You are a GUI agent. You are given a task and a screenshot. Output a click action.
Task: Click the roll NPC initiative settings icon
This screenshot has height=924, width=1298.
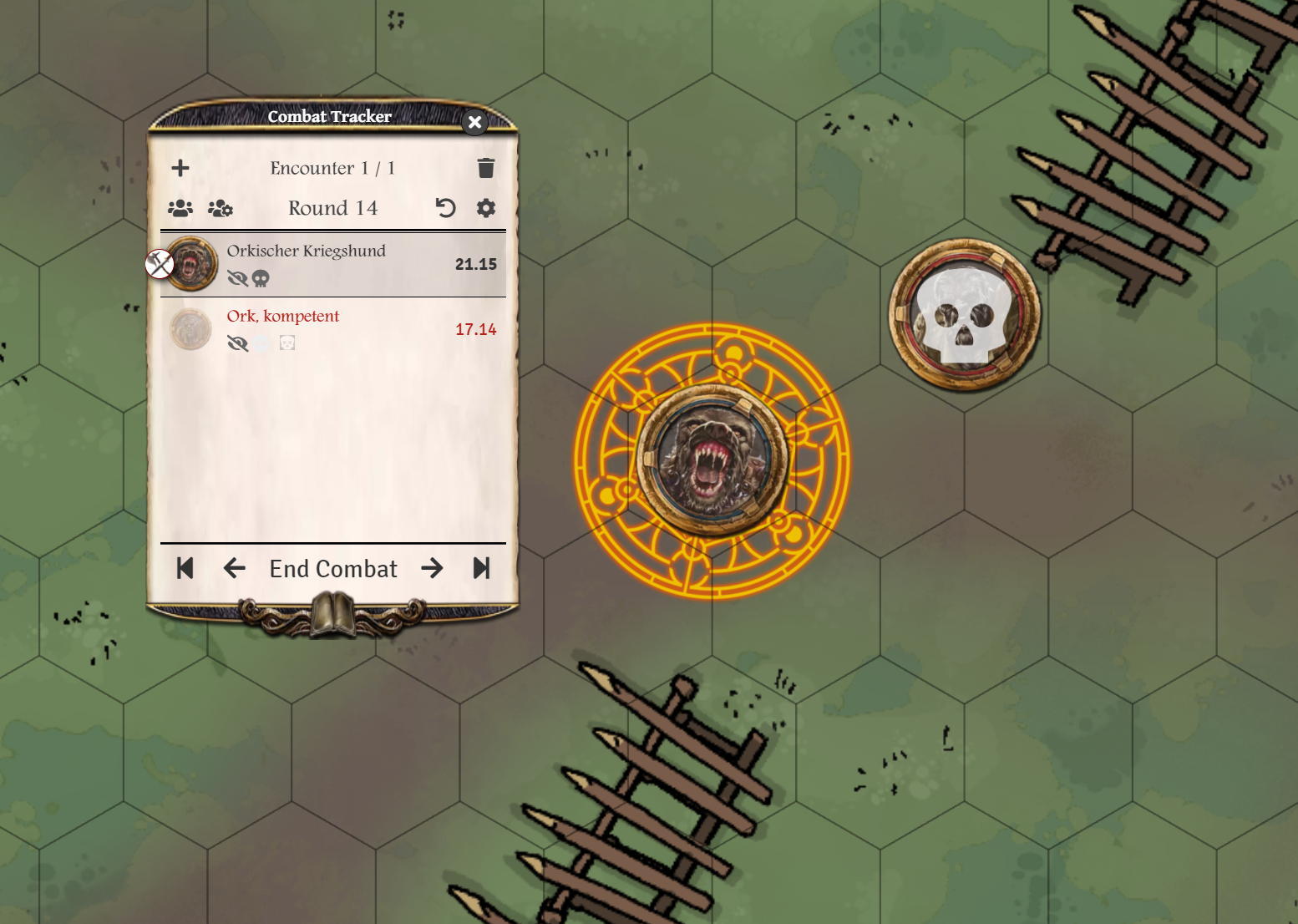coord(220,208)
